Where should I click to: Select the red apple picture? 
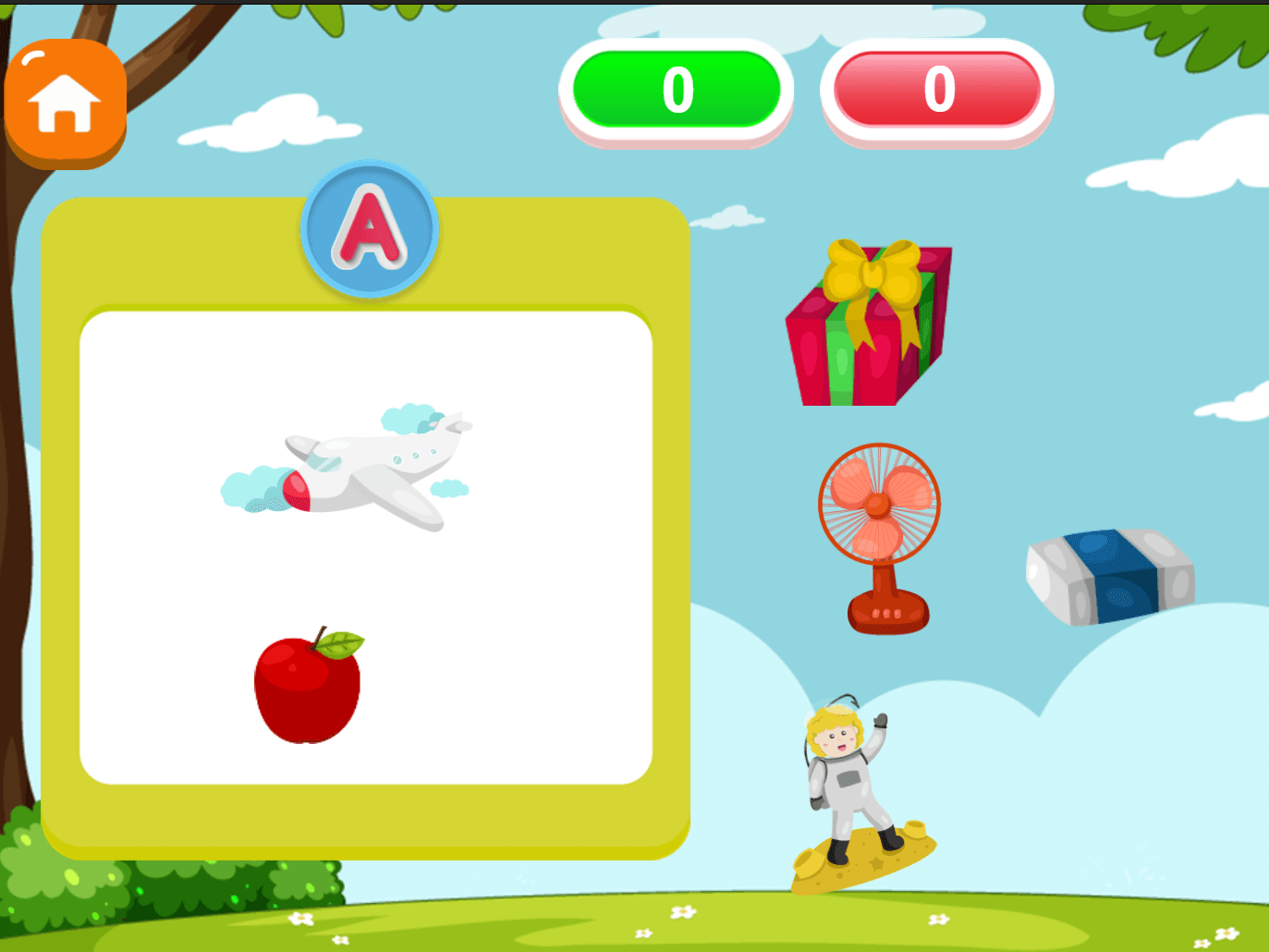305,689
